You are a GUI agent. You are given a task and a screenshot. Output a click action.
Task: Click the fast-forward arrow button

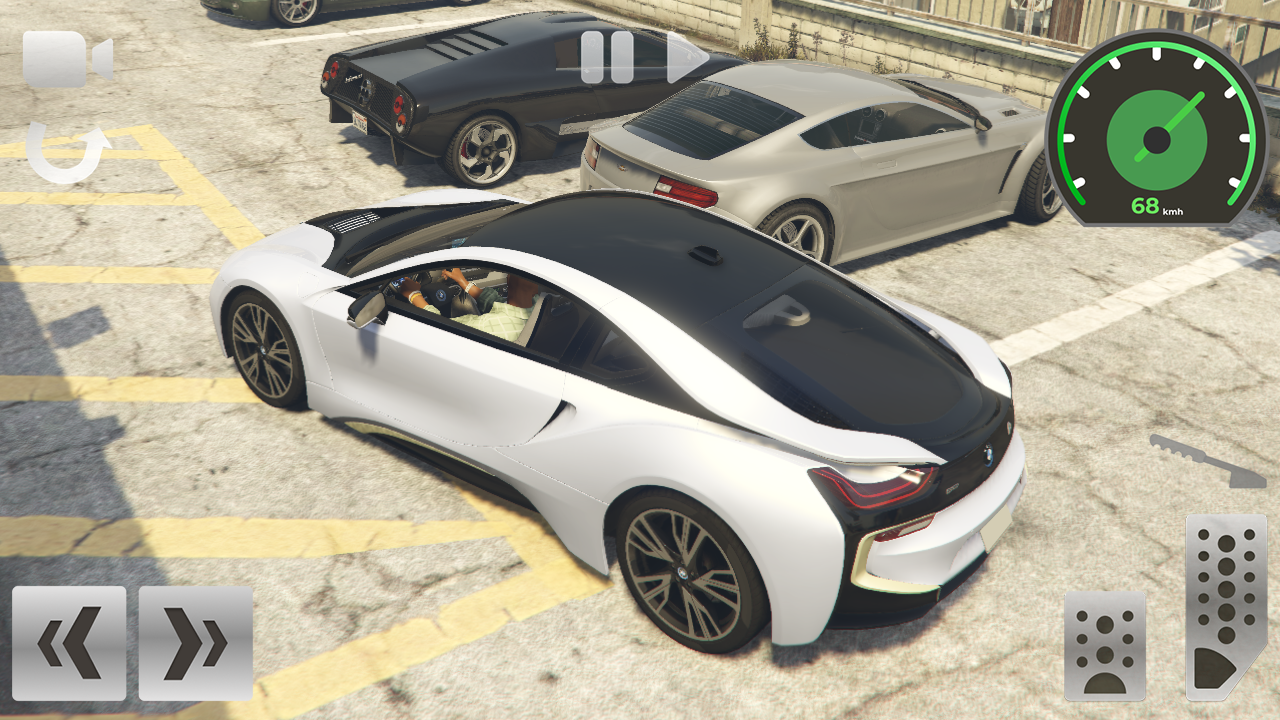point(685,57)
